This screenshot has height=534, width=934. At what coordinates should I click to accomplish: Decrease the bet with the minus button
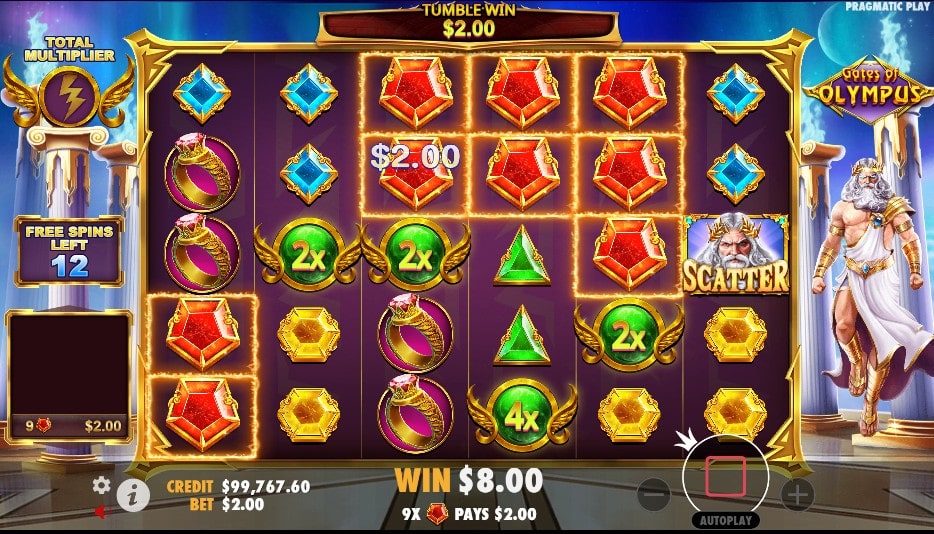654,493
